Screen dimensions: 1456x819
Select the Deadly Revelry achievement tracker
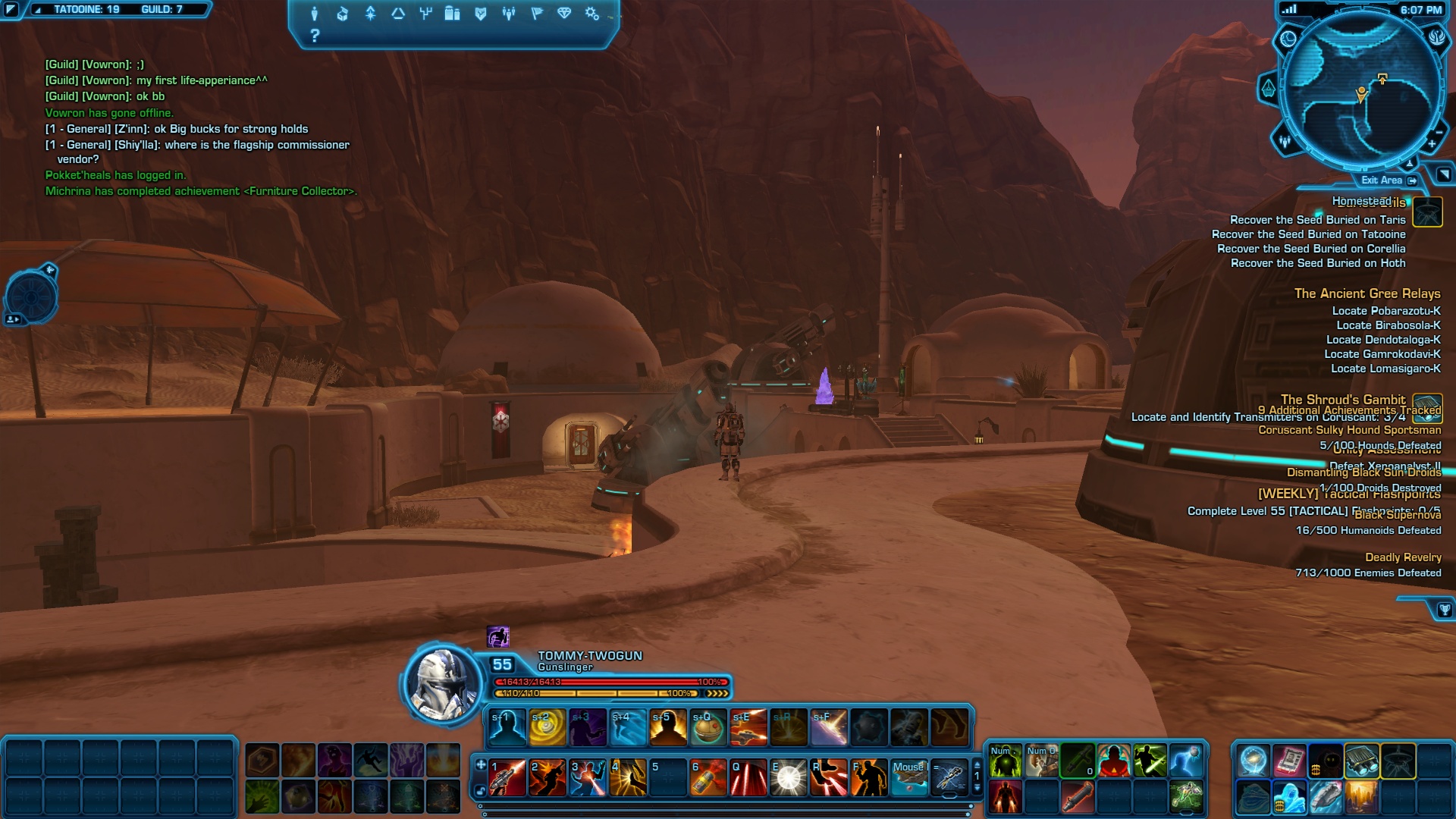coord(1402,557)
